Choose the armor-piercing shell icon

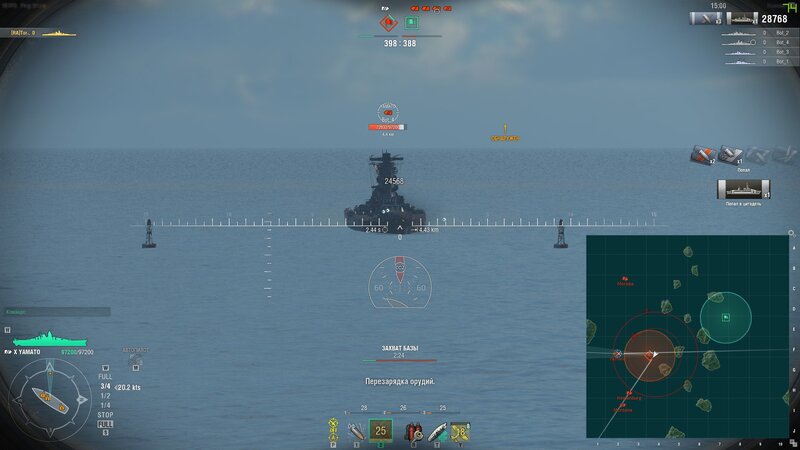click(x=357, y=431)
